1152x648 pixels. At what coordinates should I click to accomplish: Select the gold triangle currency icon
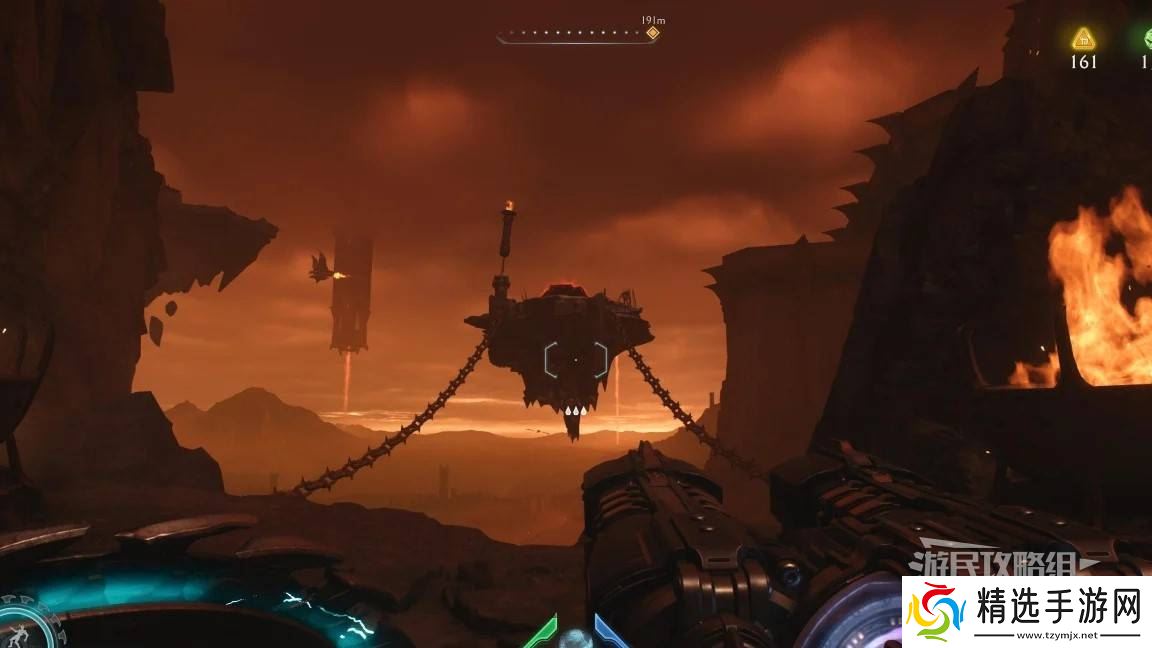click(1083, 39)
